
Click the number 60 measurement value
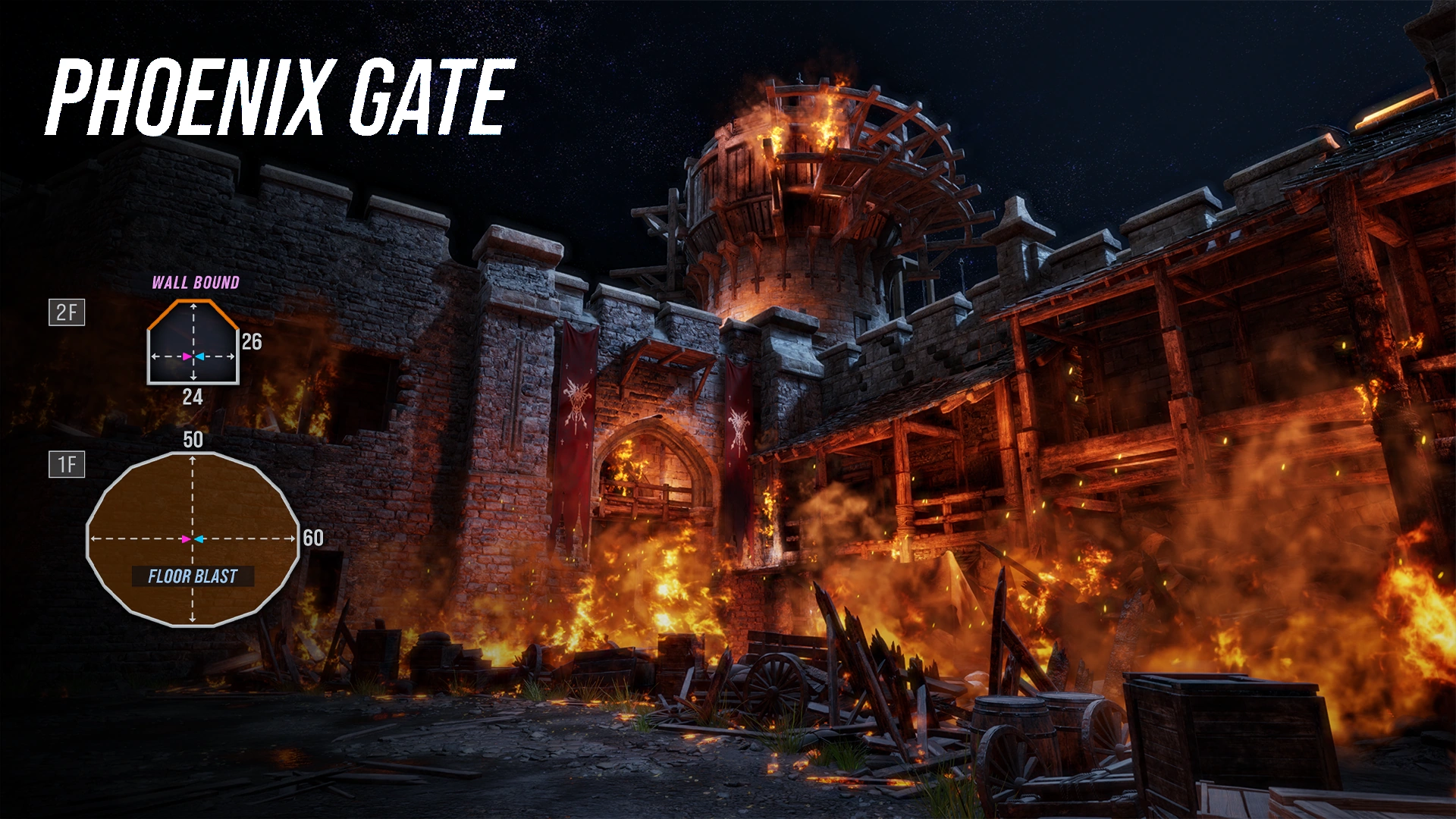[313, 538]
